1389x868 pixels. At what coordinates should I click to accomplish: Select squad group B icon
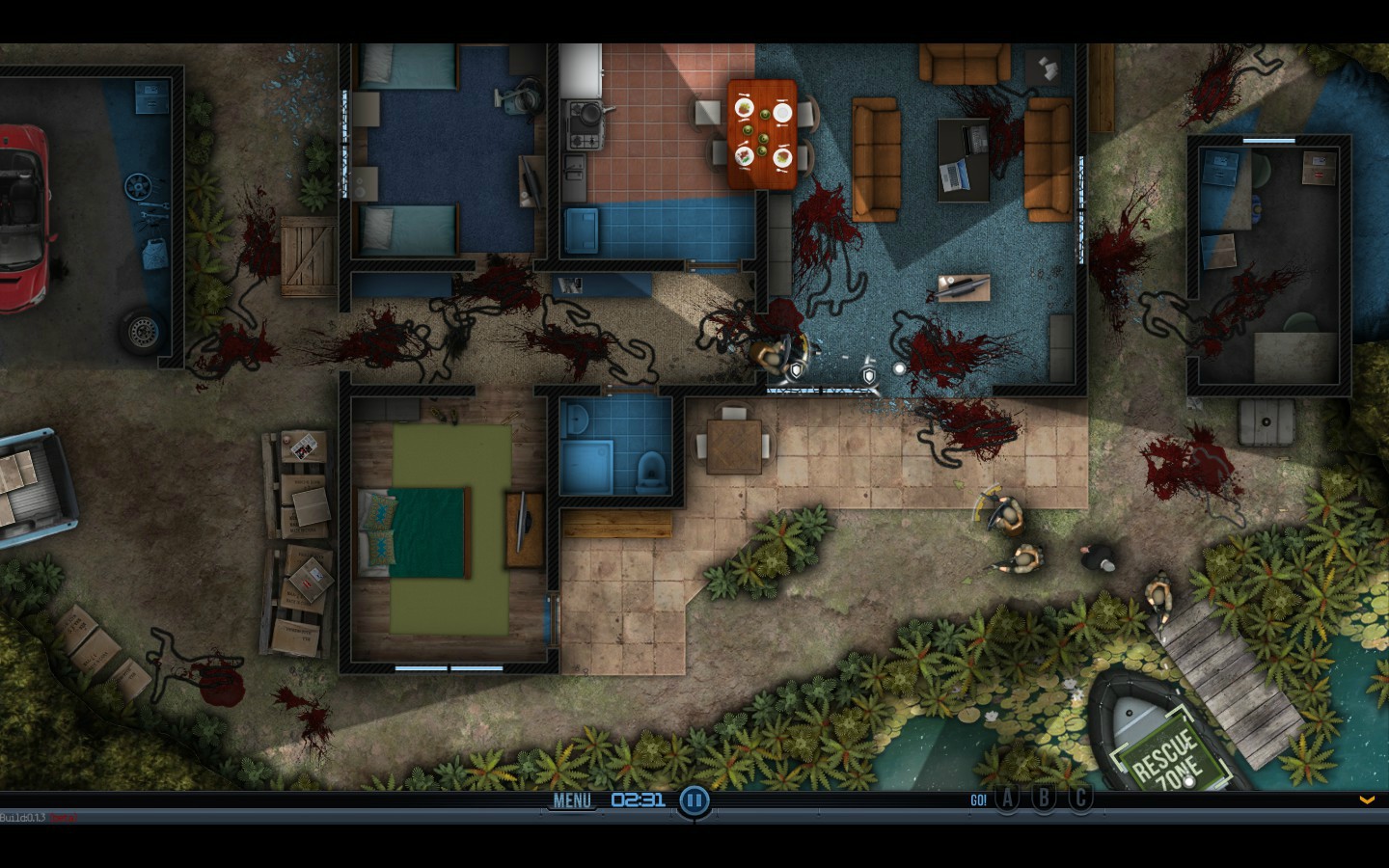[x=1043, y=799]
